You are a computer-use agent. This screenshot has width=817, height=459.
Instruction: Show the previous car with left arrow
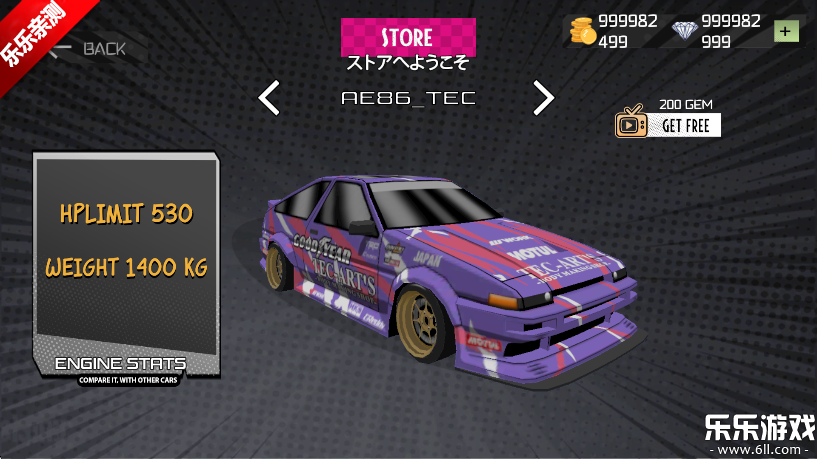[269, 98]
